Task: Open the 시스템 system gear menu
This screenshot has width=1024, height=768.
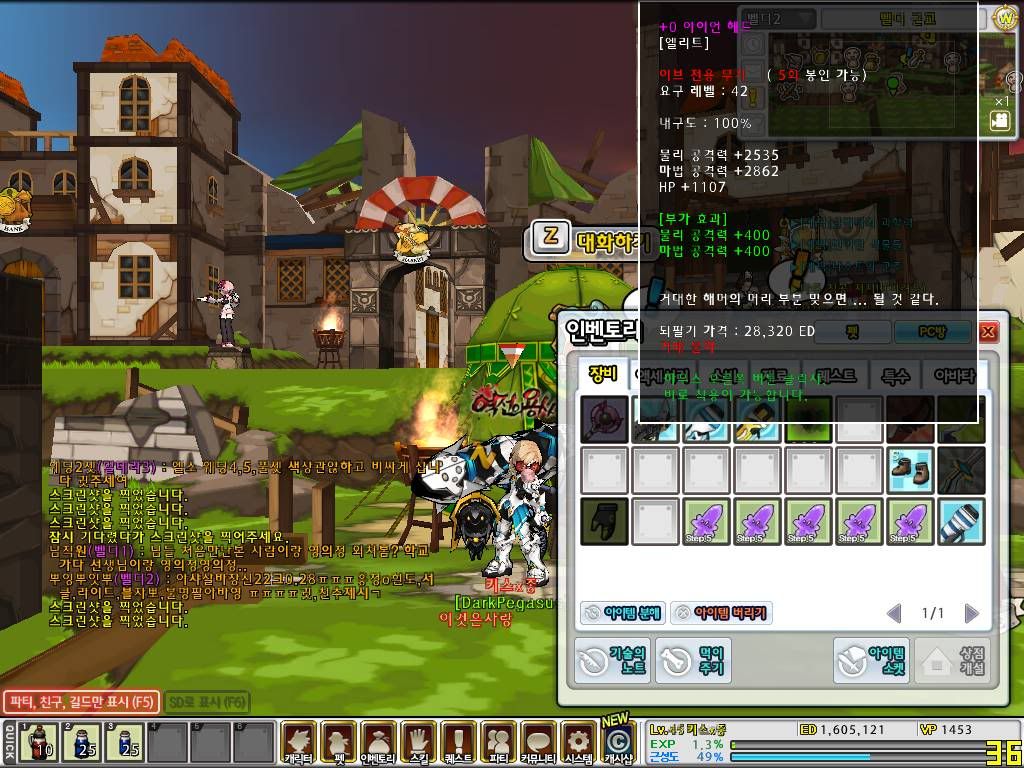Action: pyautogui.click(x=577, y=743)
